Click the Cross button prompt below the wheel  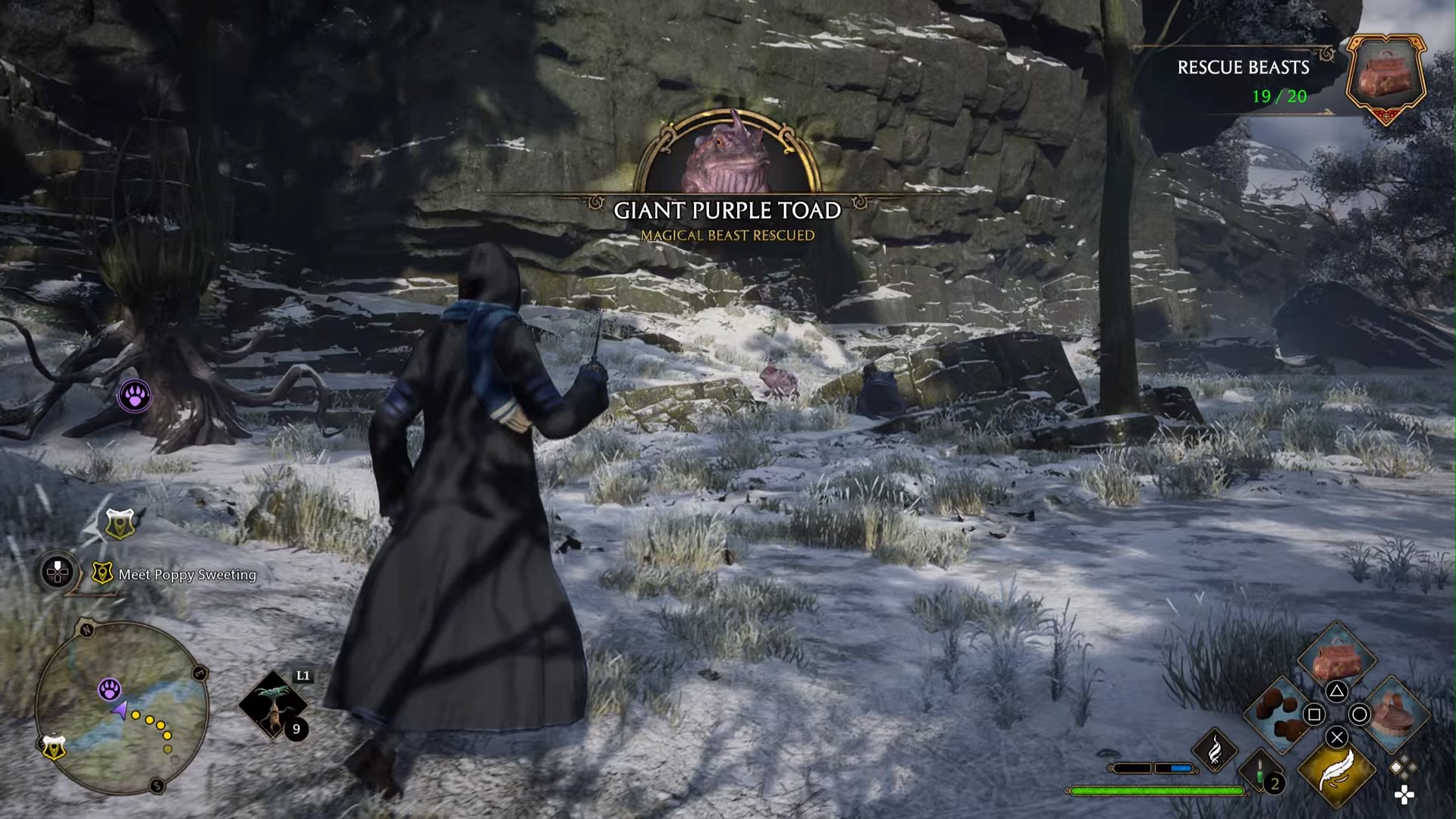(1335, 737)
